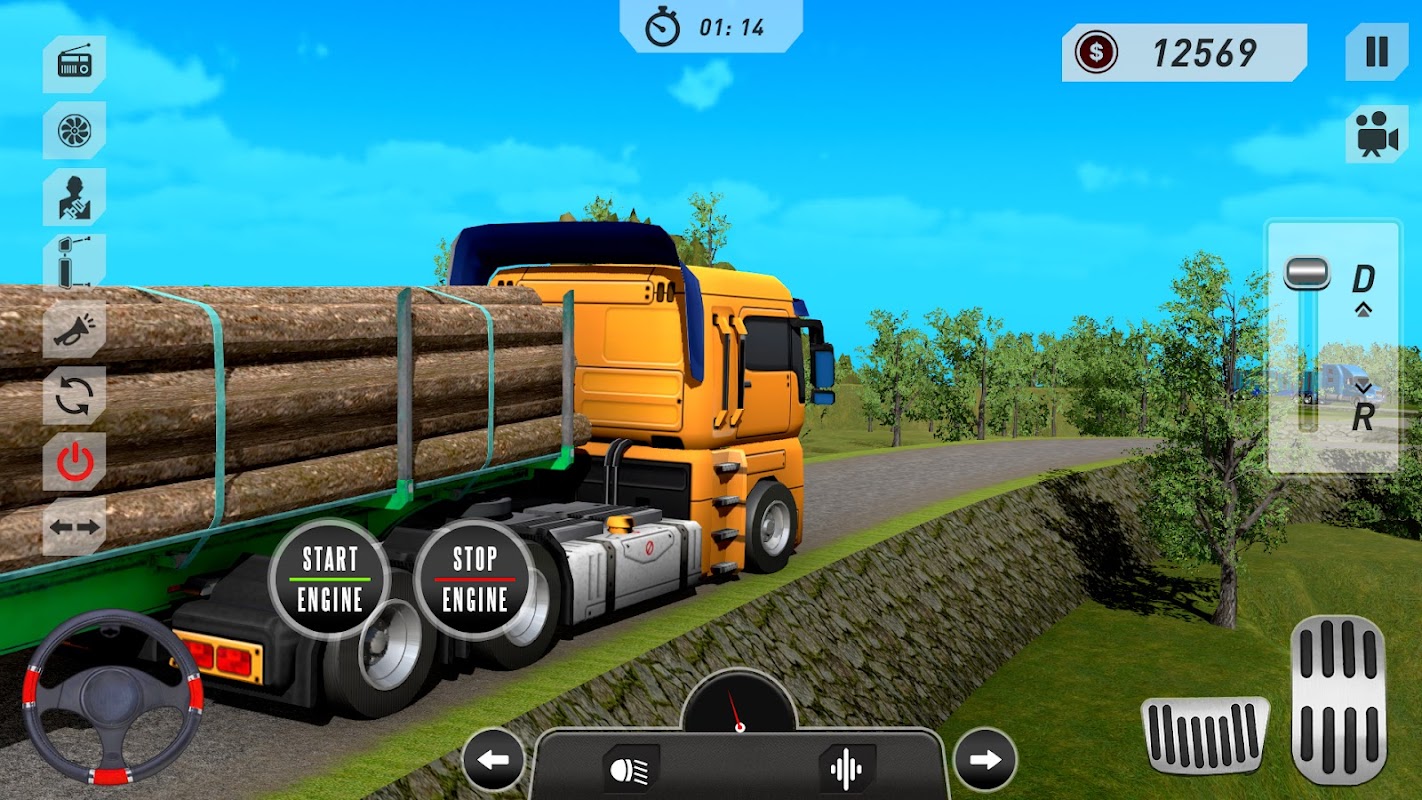The height and width of the screenshot is (800, 1422).
Task: Fasten the seatbelt icon
Action: 74,196
